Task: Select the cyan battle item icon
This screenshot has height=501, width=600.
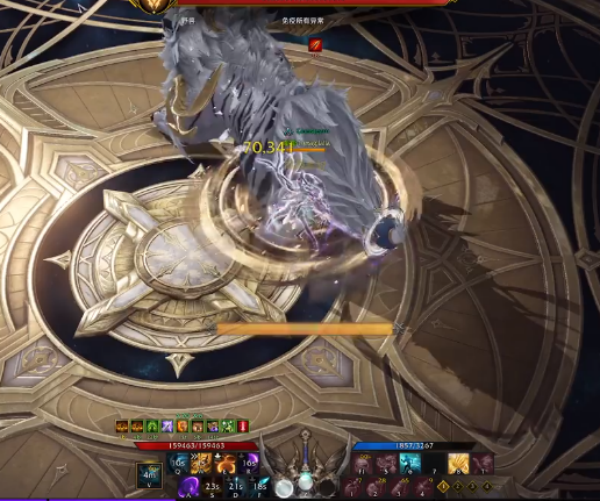Action: click(x=410, y=462)
